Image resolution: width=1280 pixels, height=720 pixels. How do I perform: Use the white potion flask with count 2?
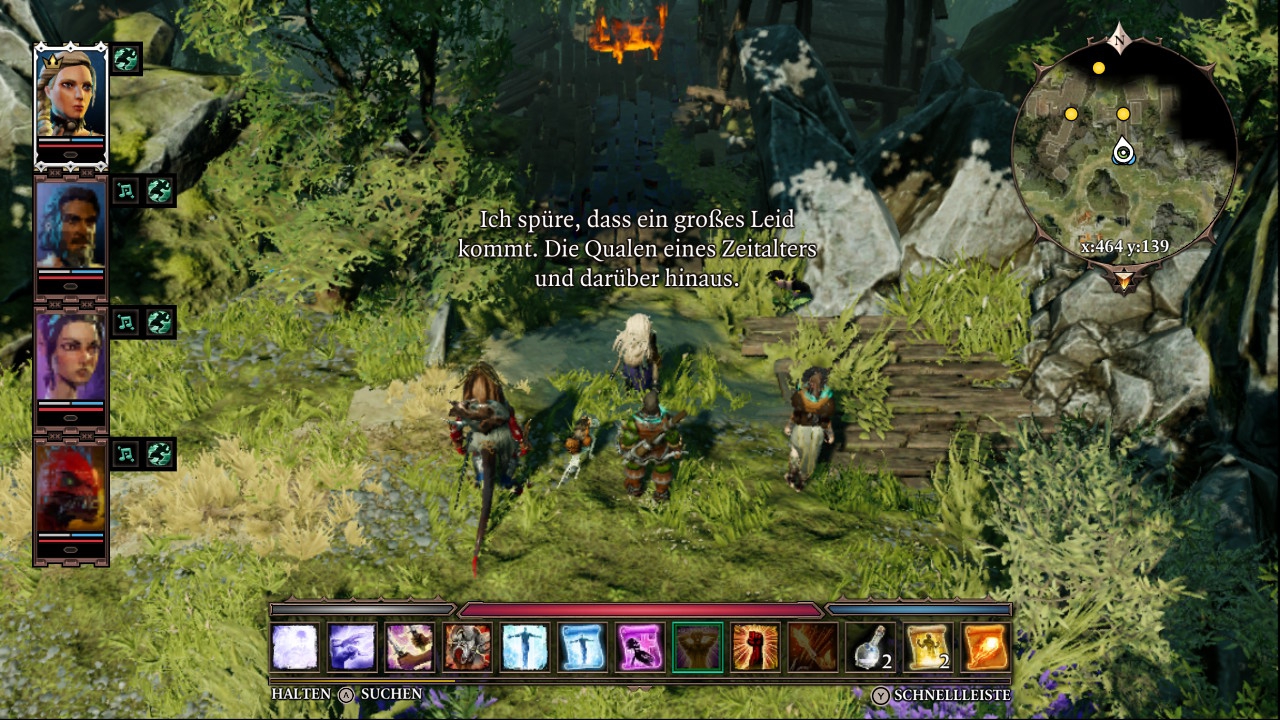[871, 648]
